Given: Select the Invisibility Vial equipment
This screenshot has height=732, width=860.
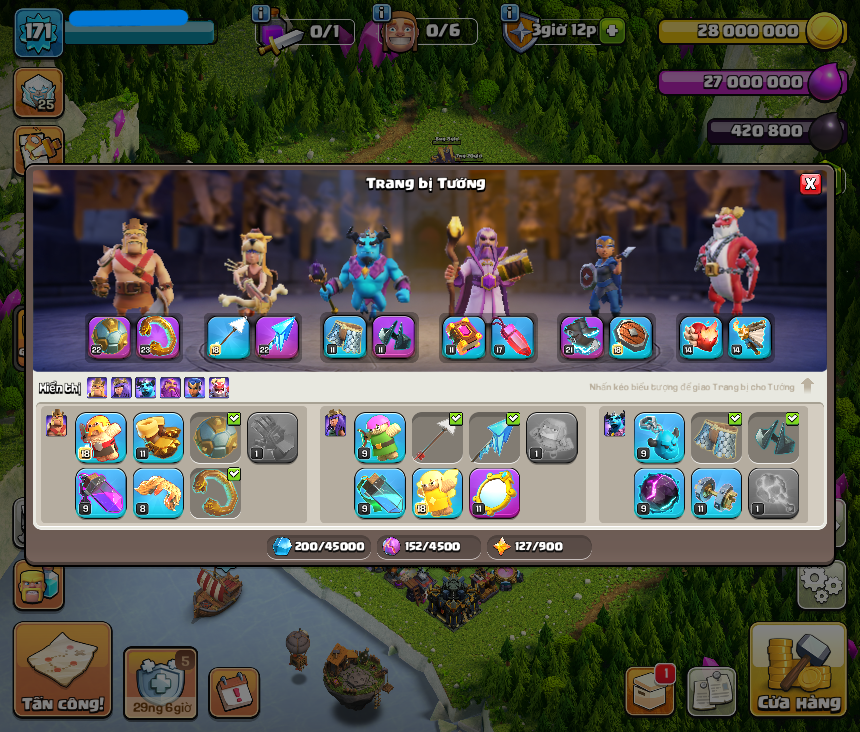Looking at the screenshot, I should click(380, 493).
